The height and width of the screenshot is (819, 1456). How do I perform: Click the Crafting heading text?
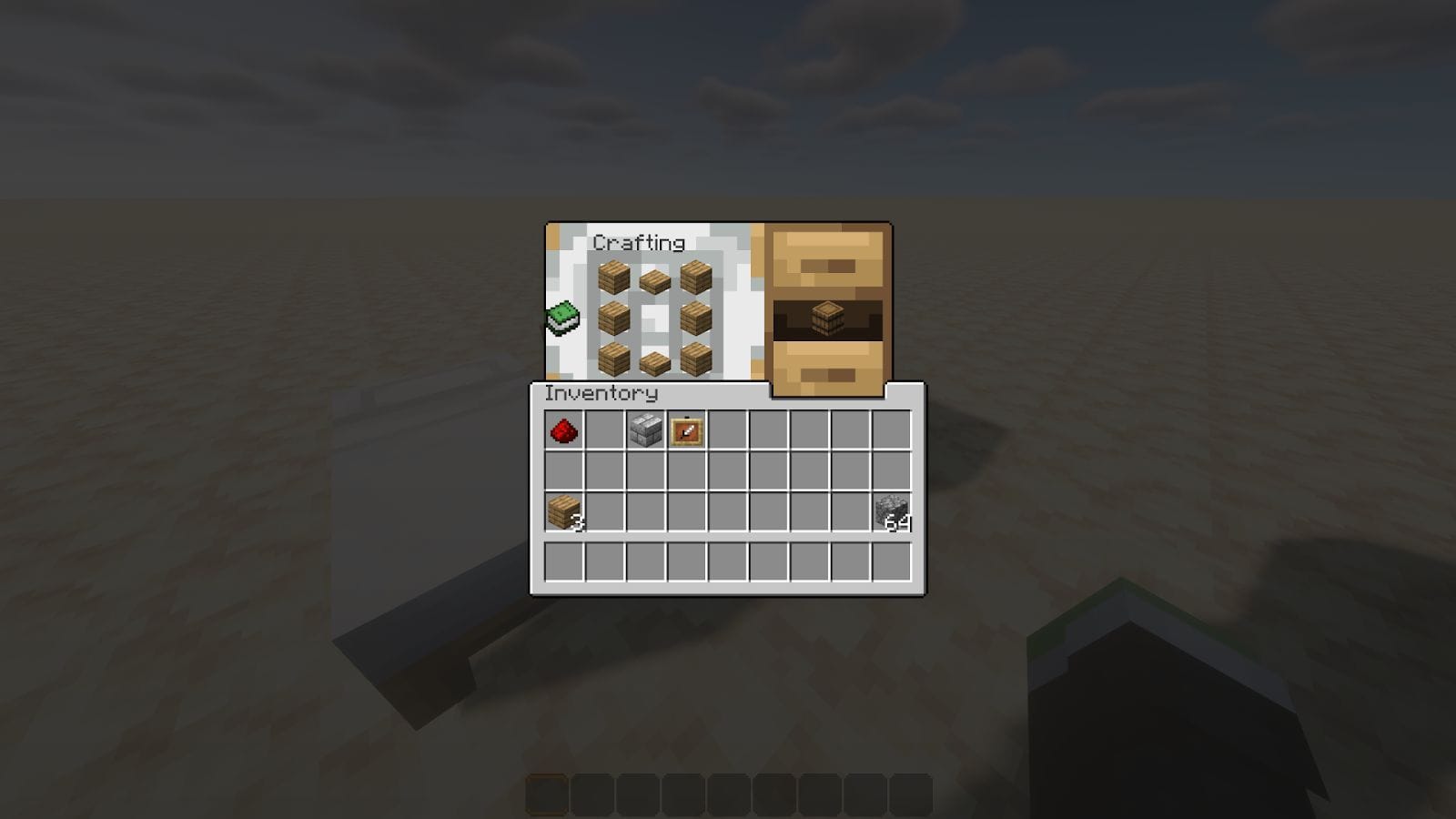pos(640,242)
